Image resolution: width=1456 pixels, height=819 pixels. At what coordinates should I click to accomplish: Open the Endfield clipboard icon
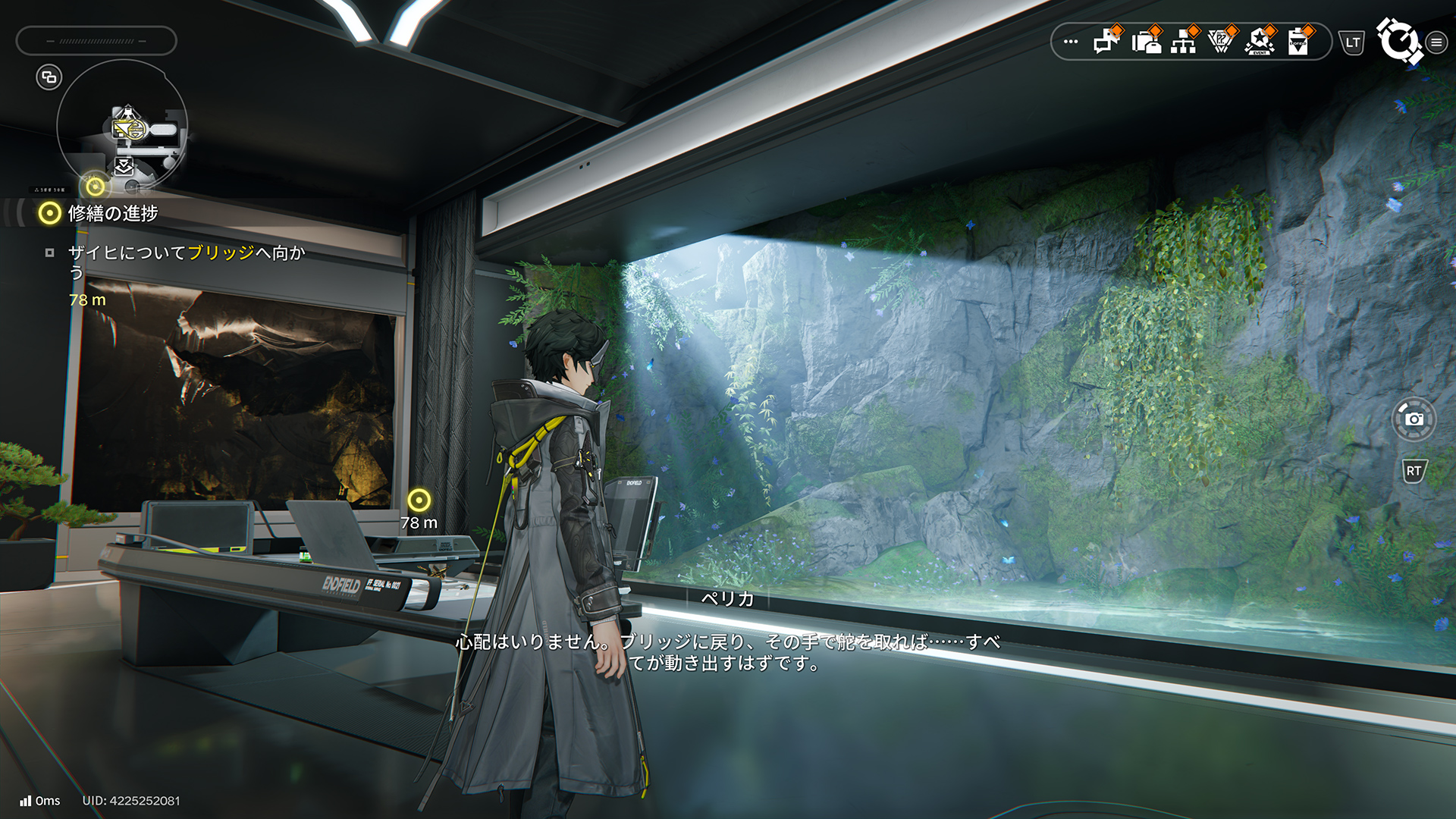coord(1298,41)
